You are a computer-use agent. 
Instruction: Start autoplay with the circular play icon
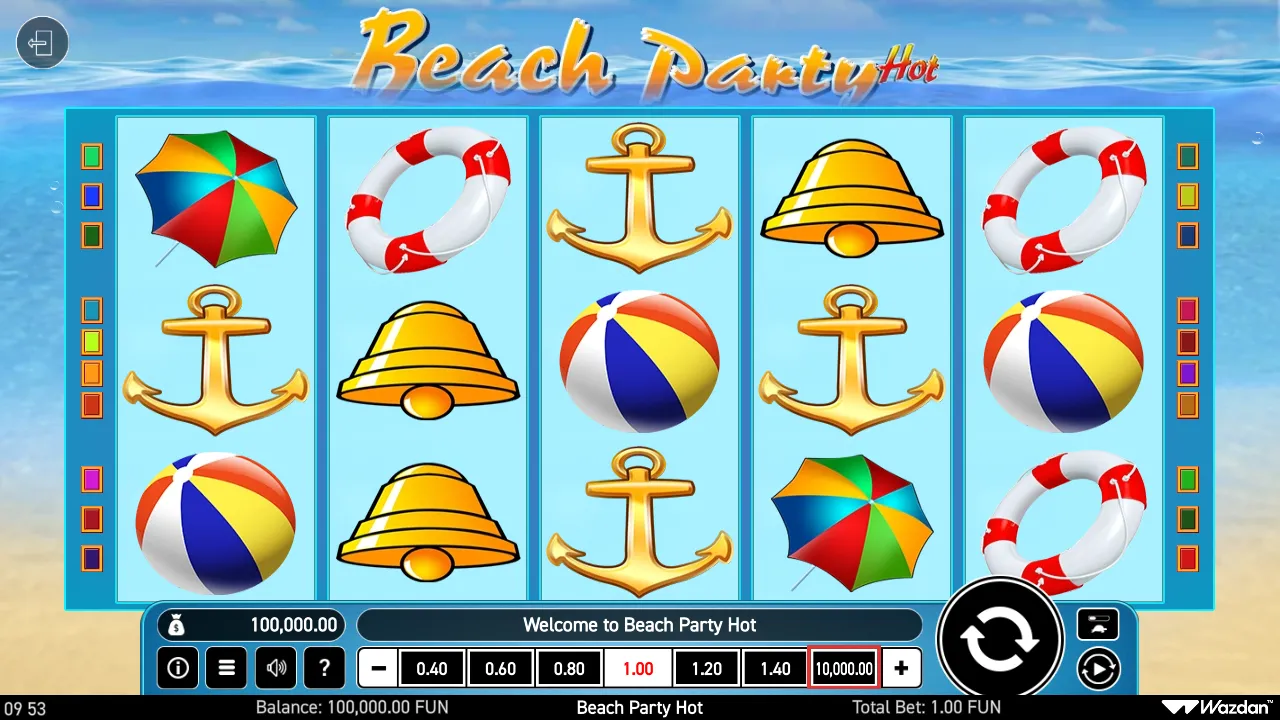1098,668
